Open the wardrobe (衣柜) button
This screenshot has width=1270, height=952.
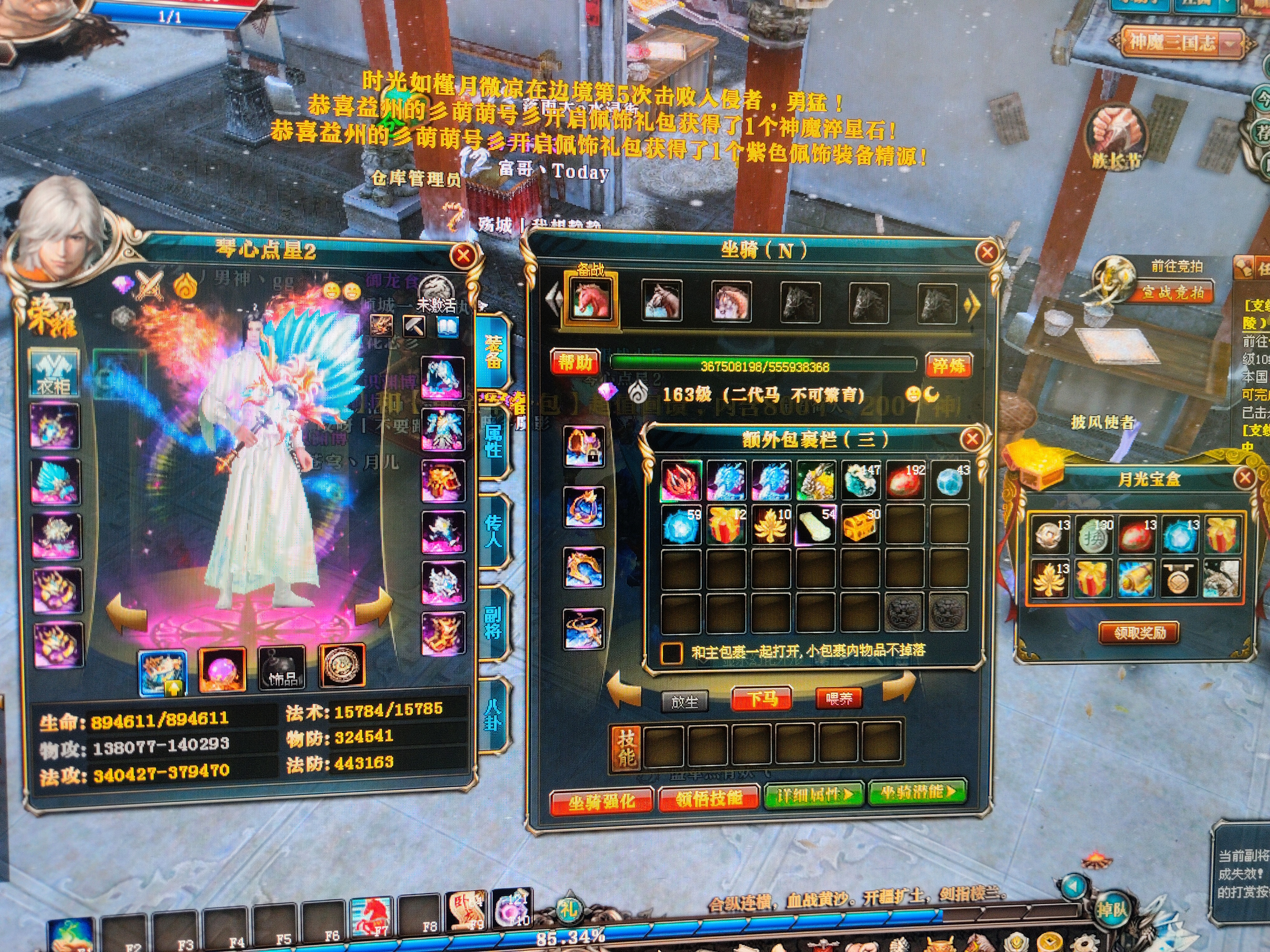coord(54,374)
